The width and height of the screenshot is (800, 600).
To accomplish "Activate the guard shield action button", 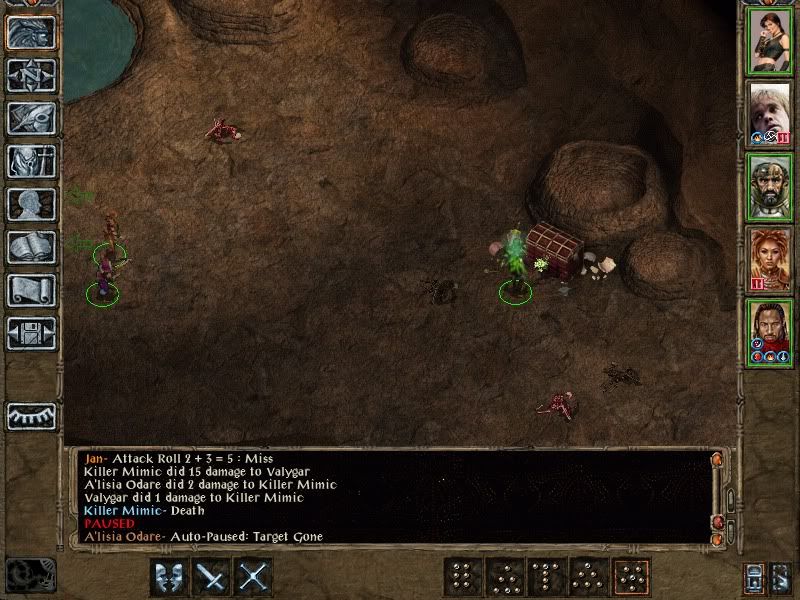I will [169, 577].
